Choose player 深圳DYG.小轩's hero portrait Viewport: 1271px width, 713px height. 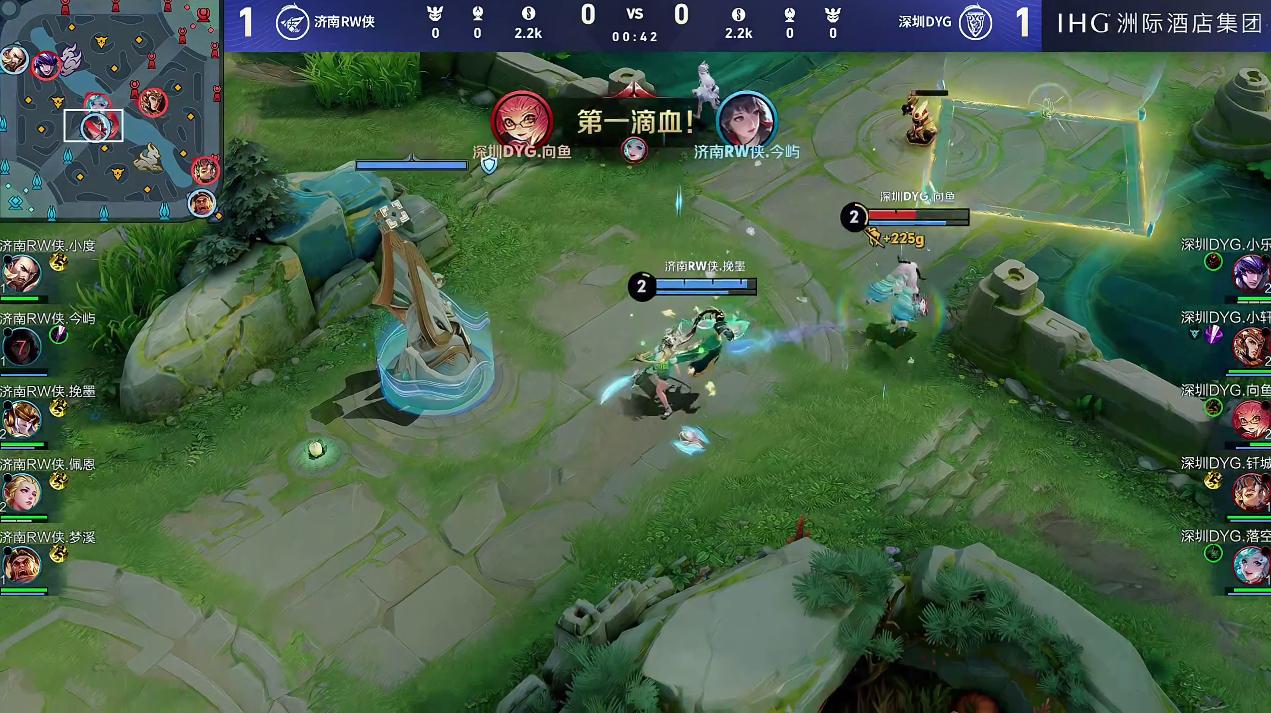[1252, 347]
